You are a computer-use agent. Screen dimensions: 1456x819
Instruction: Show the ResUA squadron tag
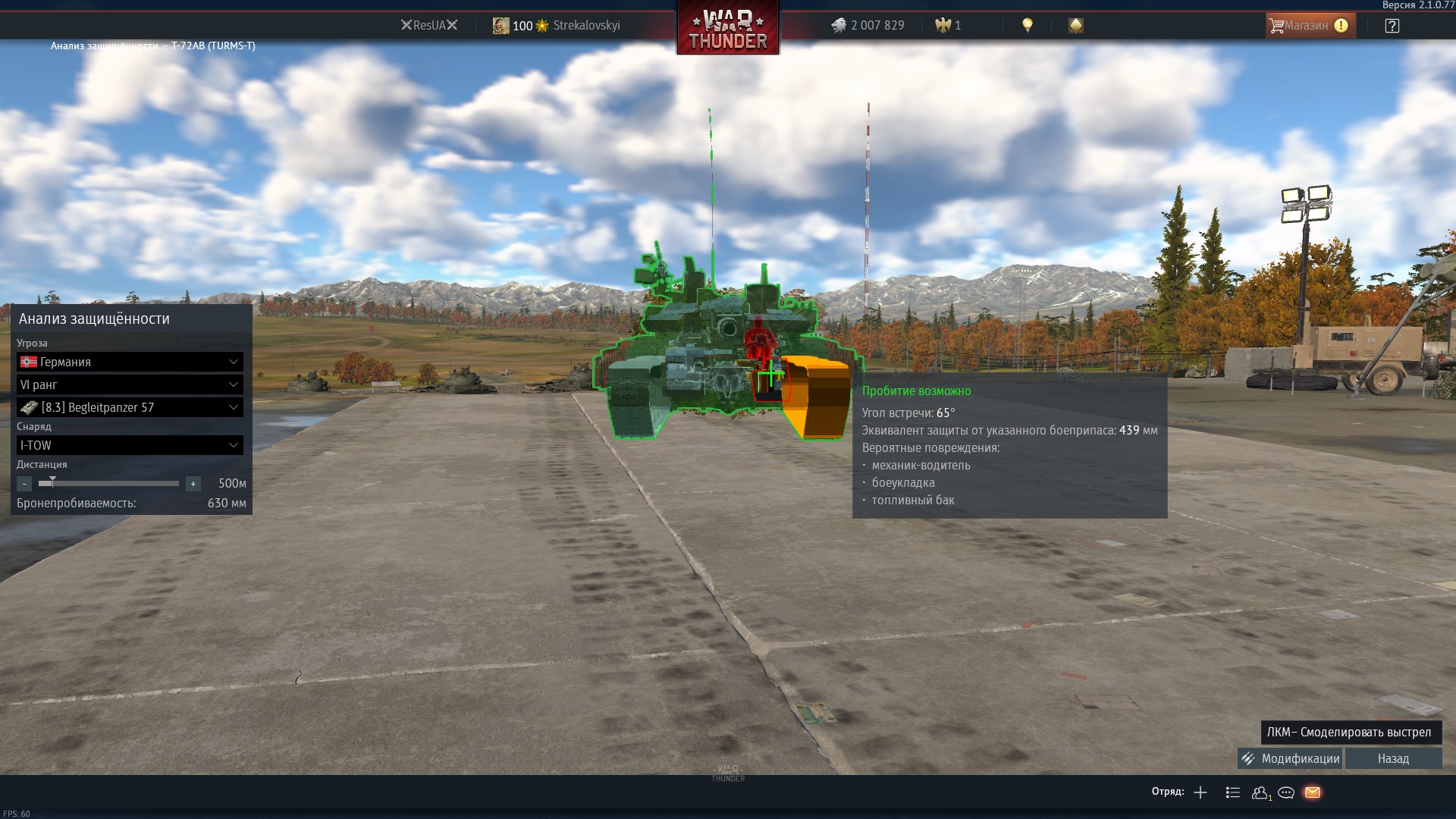[429, 26]
